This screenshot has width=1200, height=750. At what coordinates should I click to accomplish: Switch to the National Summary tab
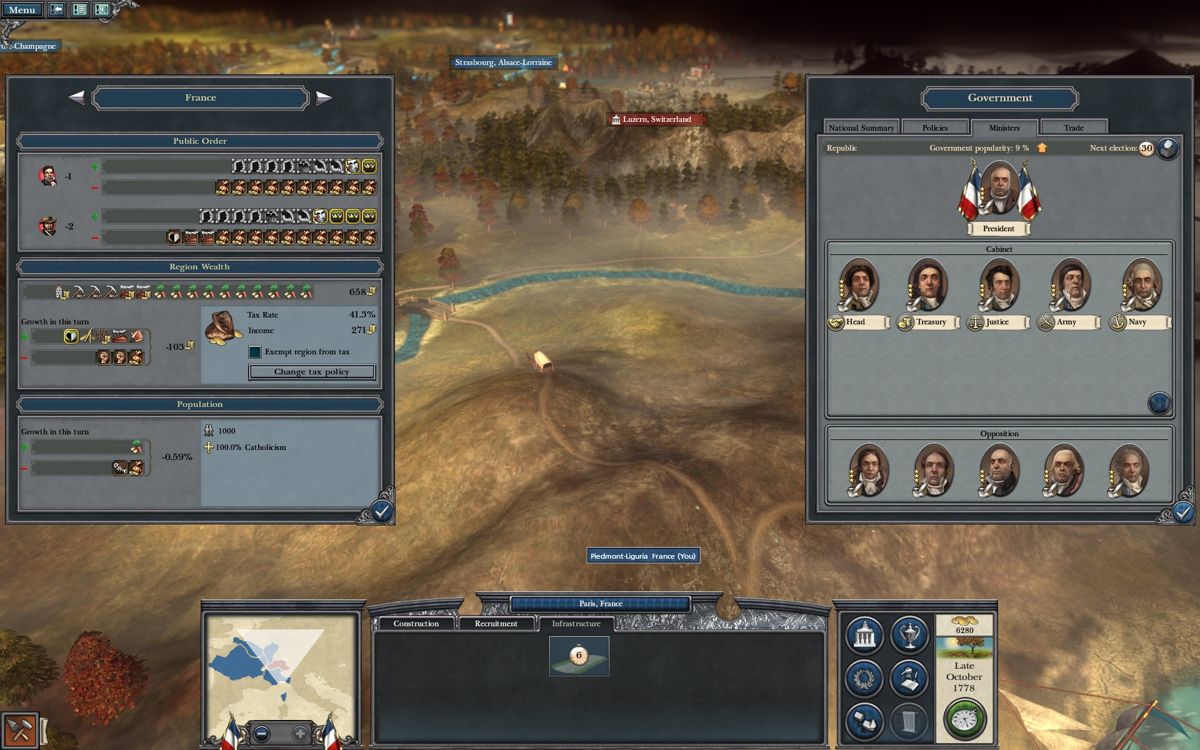click(861, 128)
